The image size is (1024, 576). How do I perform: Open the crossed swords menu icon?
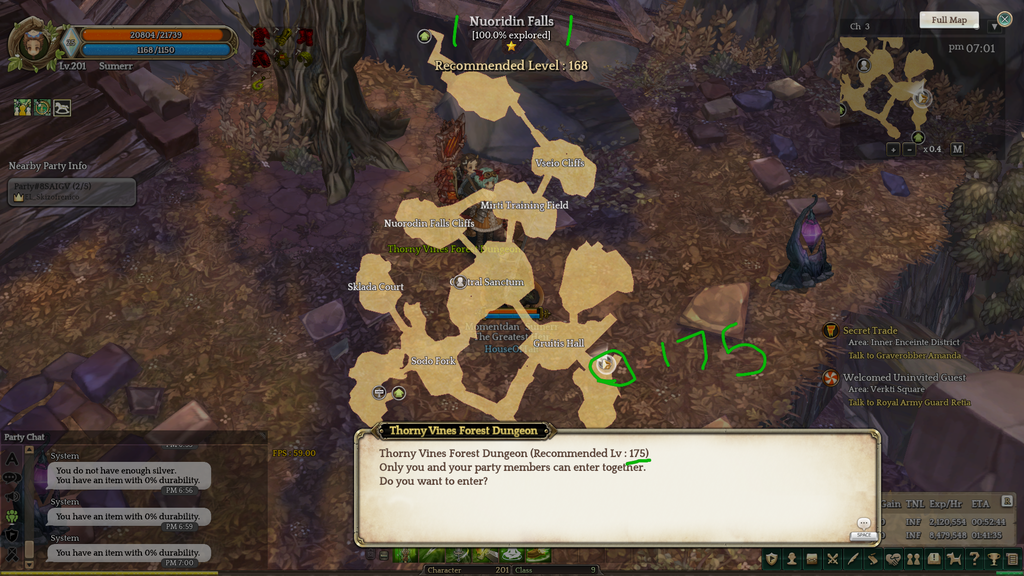tap(832, 559)
